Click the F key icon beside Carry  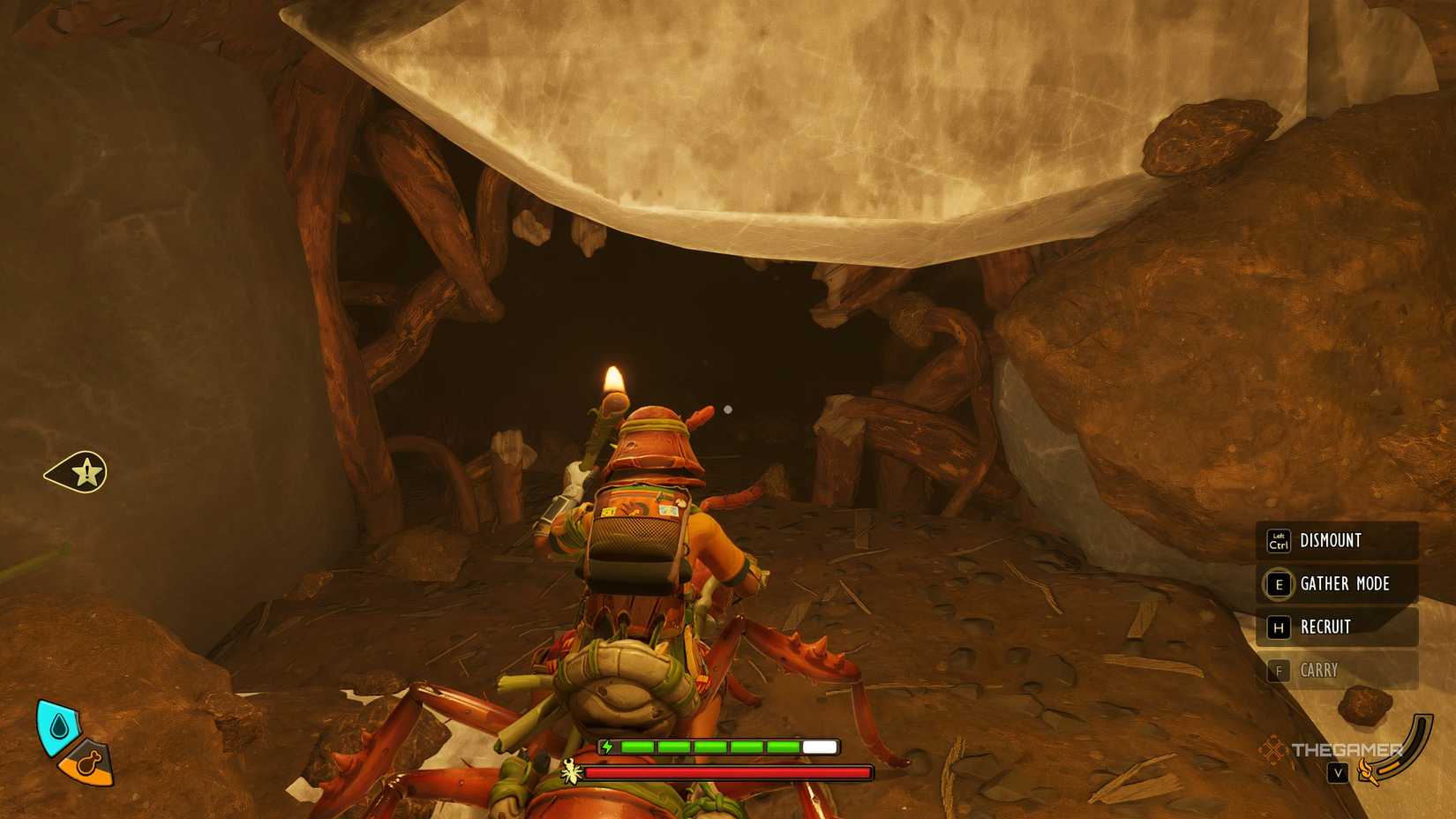pos(1277,671)
